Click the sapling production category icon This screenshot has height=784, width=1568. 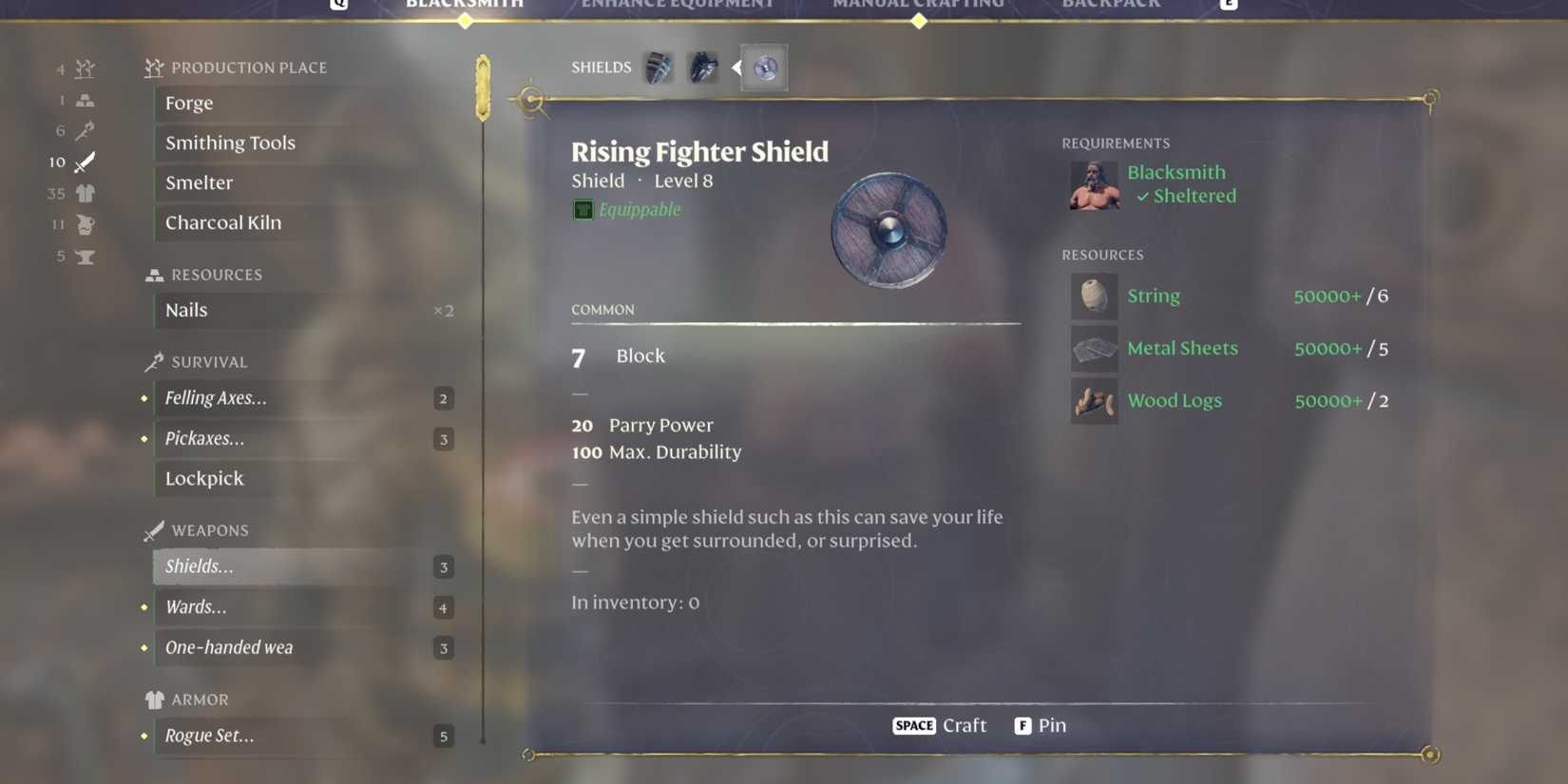[85, 68]
